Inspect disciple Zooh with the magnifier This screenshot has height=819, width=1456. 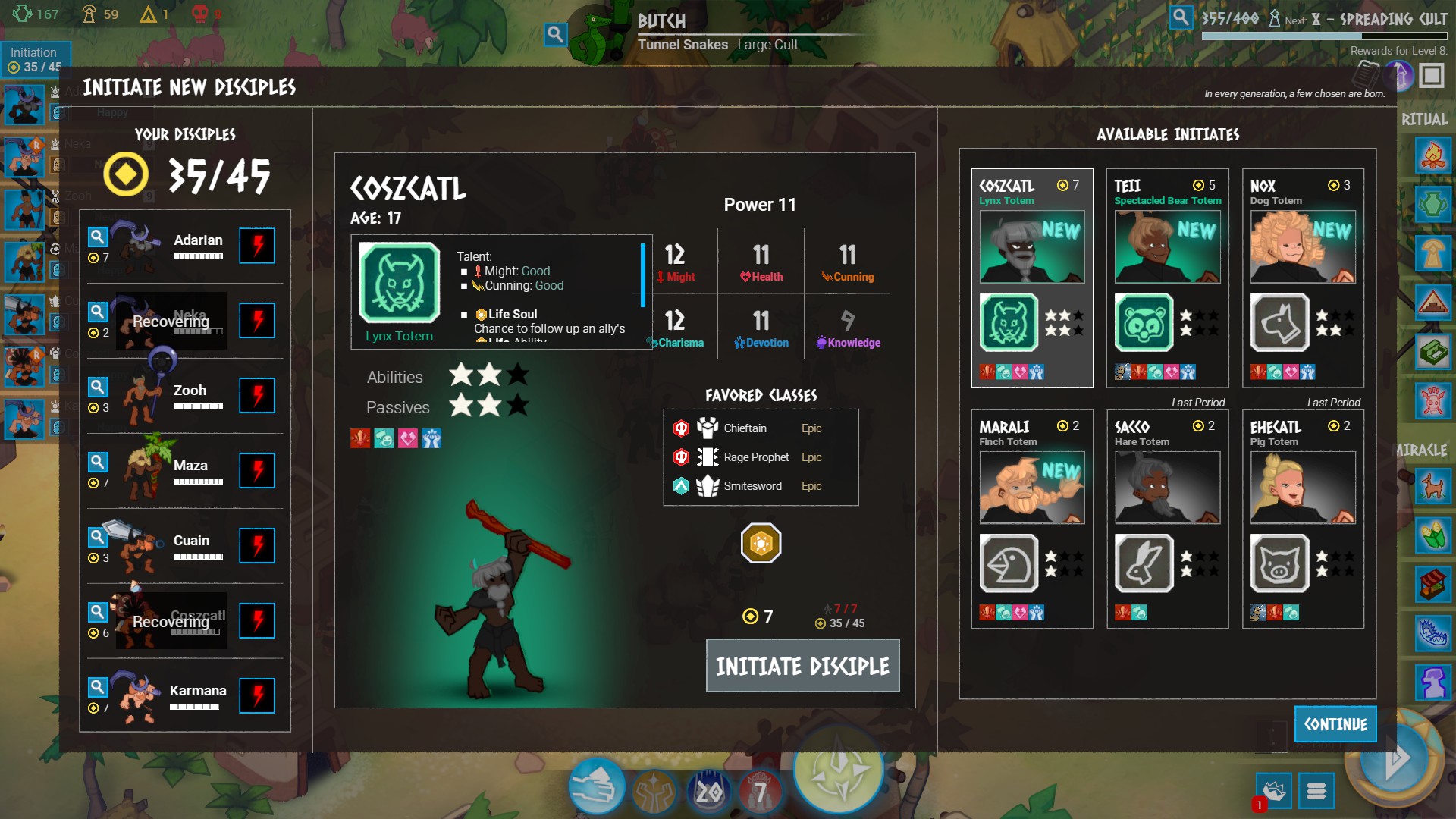click(x=98, y=388)
